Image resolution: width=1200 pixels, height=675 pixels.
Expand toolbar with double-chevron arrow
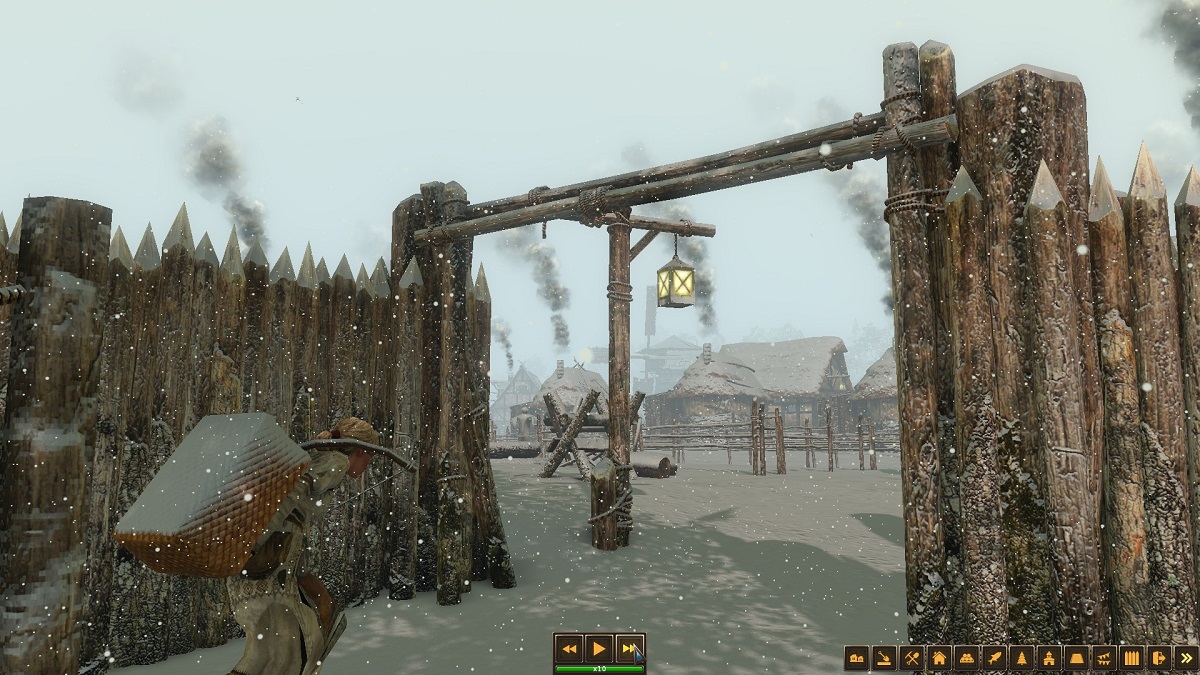coord(1186,658)
